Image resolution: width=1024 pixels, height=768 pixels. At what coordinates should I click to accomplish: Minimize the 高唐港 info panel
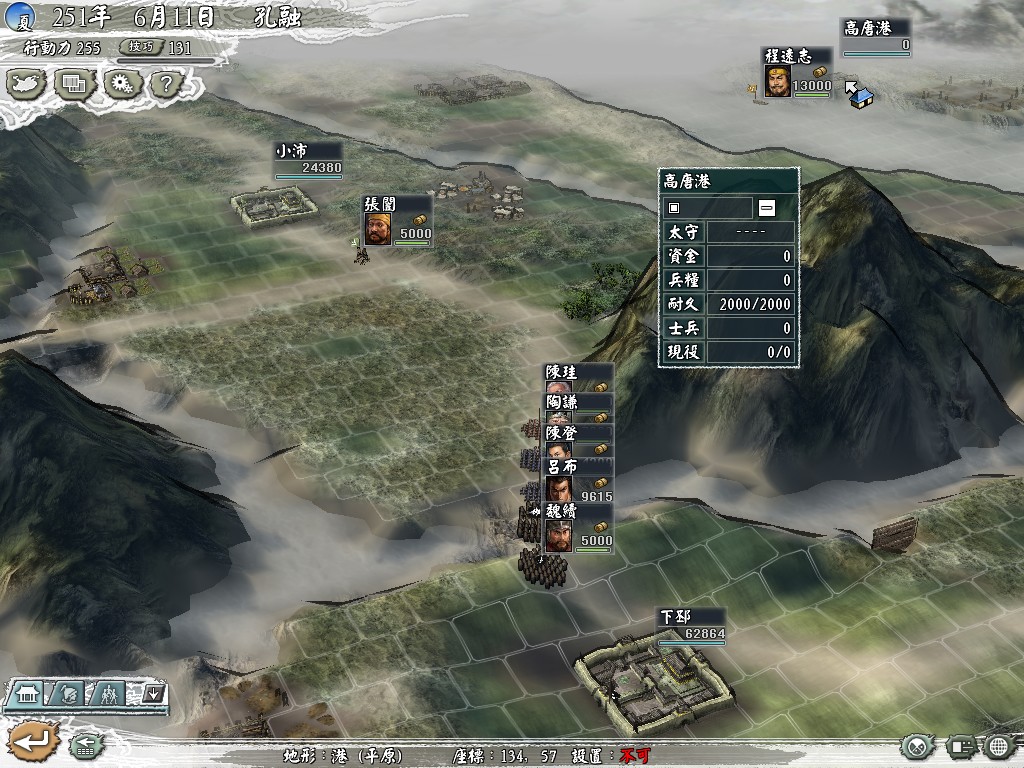click(767, 208)
